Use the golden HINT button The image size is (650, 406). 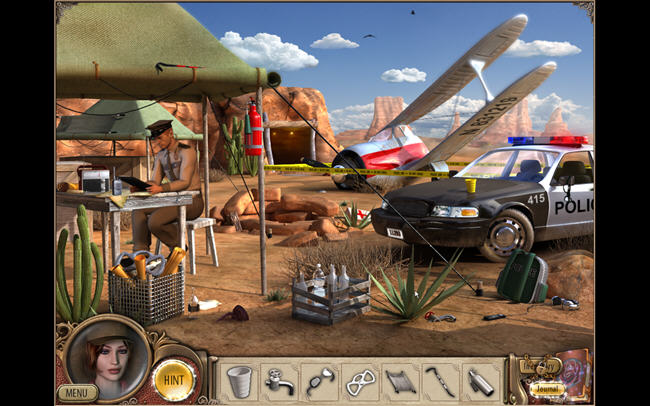(x=173, y=380)
